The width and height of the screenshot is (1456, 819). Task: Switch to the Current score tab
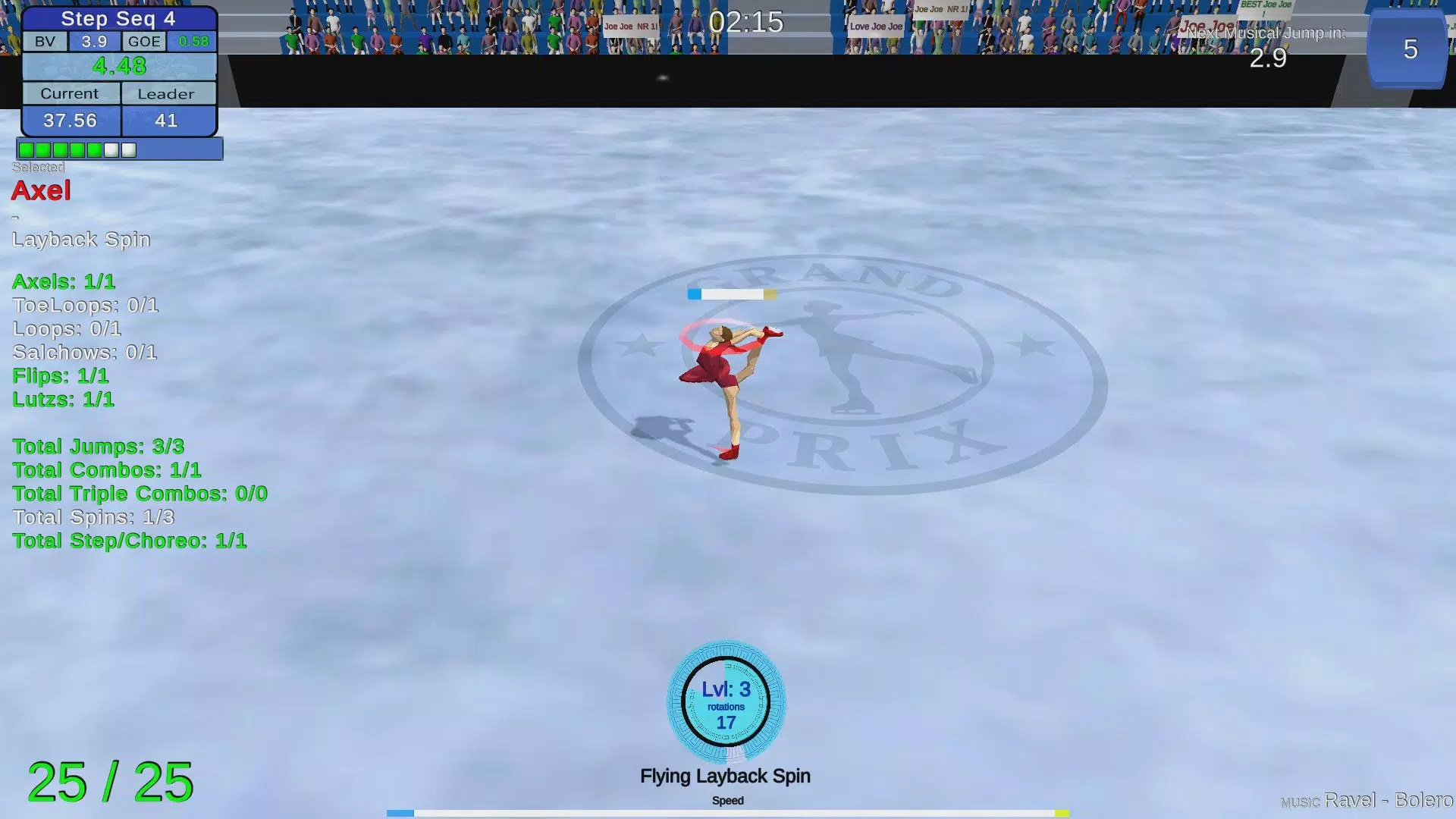coord(71,93)
